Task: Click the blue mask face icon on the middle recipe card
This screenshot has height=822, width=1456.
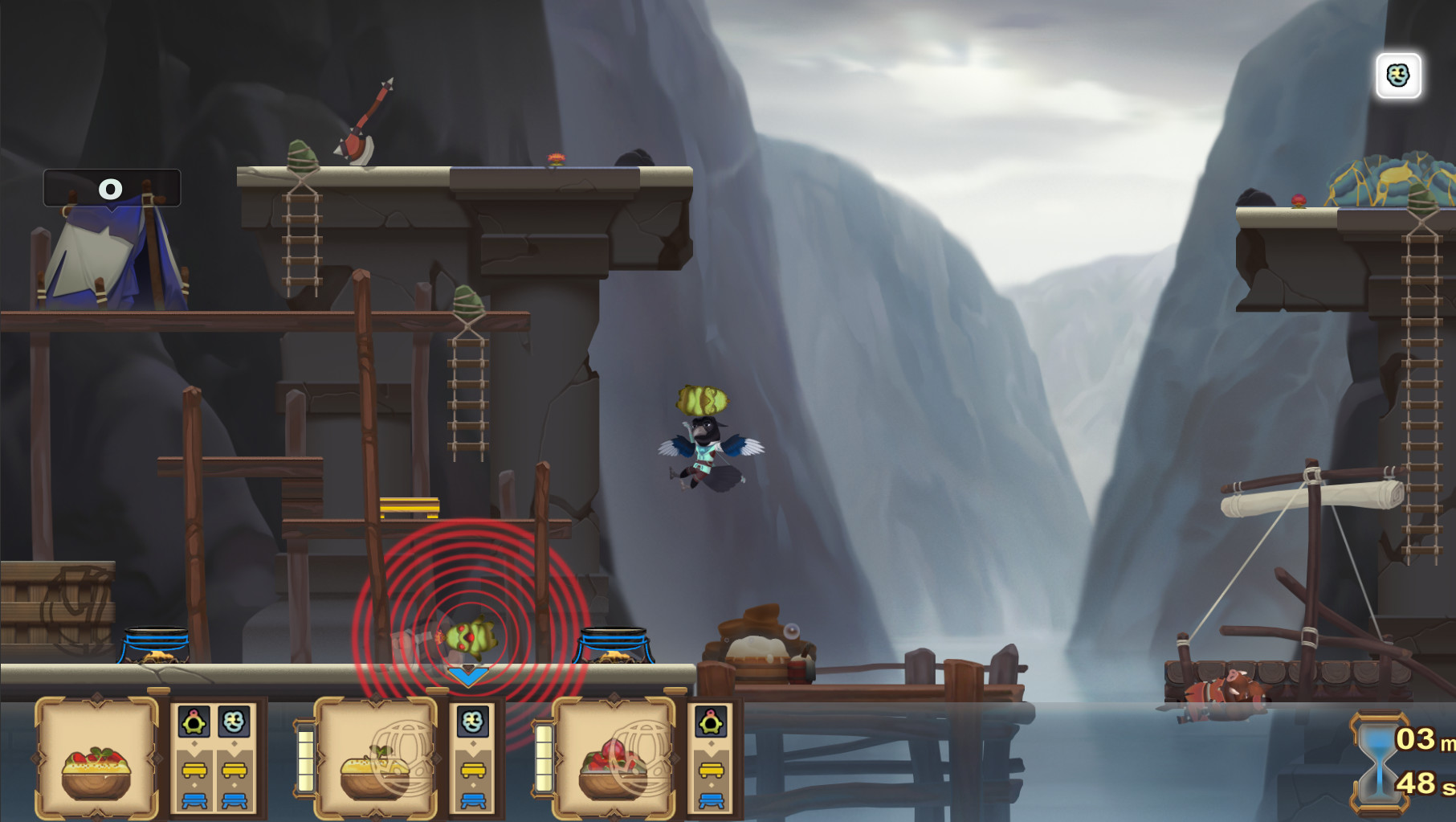Action: pos(473,722)
